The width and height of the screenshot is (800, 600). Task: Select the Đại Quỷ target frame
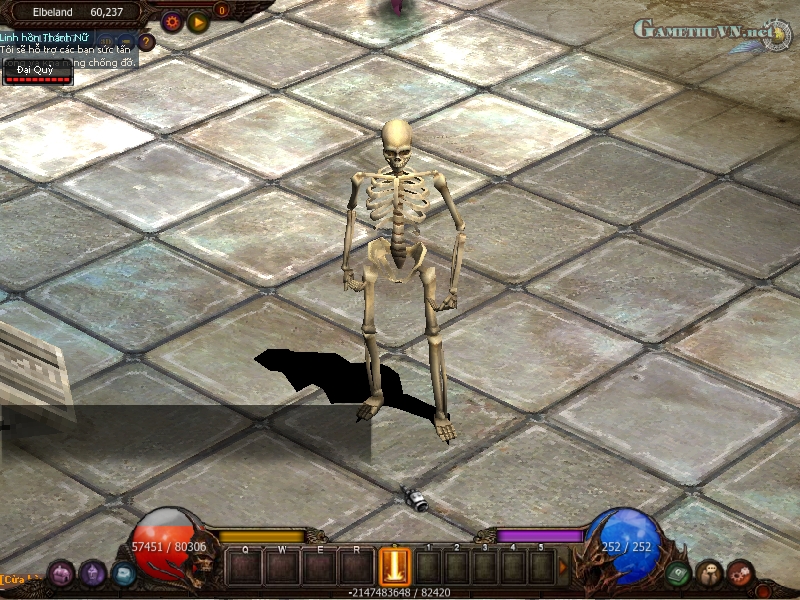tap(38, 73)
